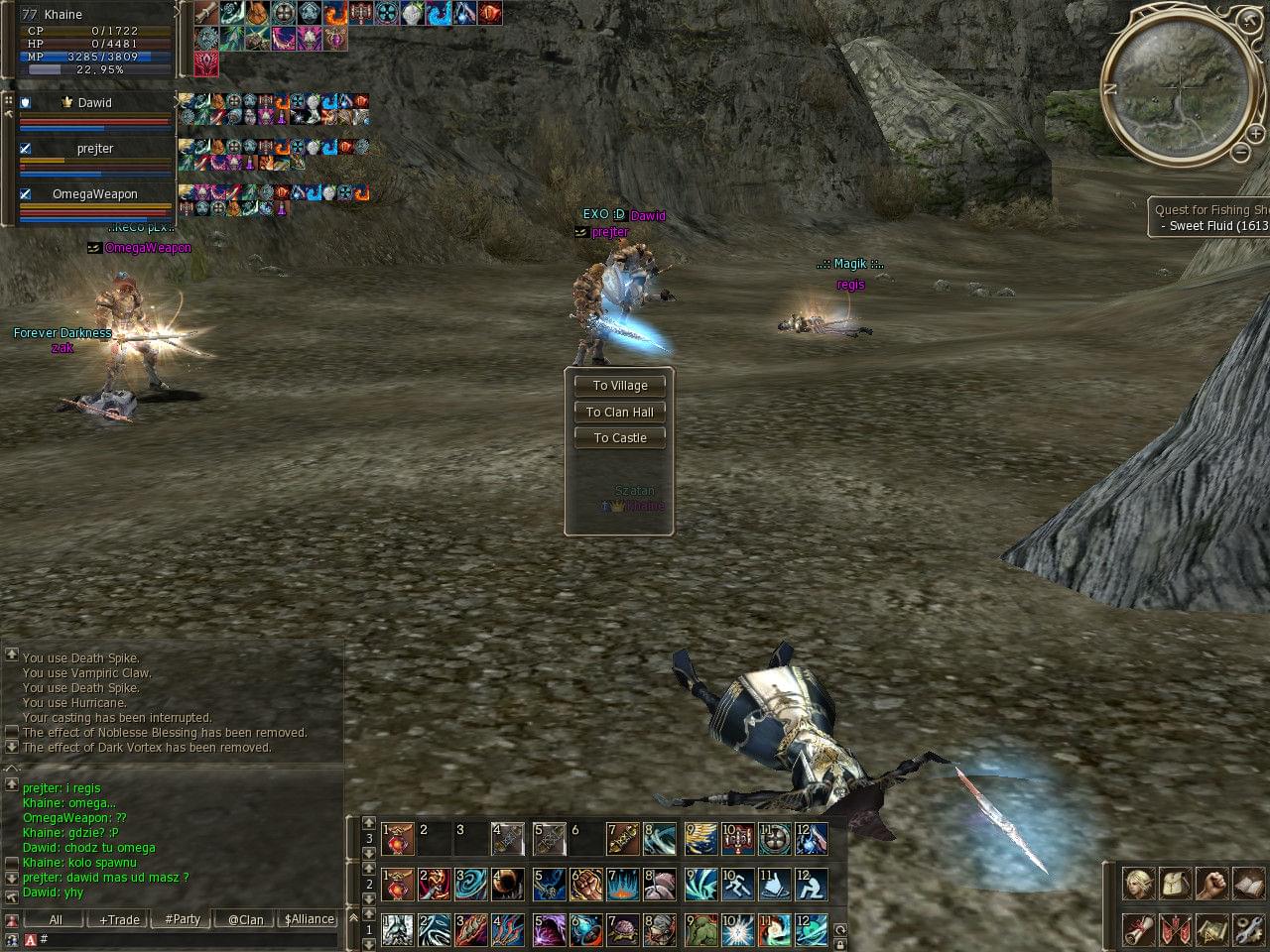Choose To Clan Hall respawn option
The width and height of the screenshot is (1270, 952).
(619, 412)
